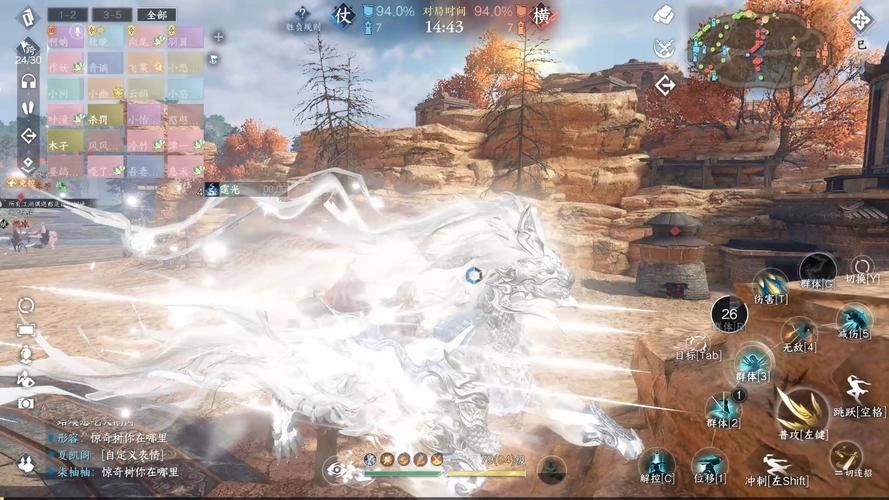Click the plus button beside the raid grid
Screen dimensions: 889x500
point(218,37)
